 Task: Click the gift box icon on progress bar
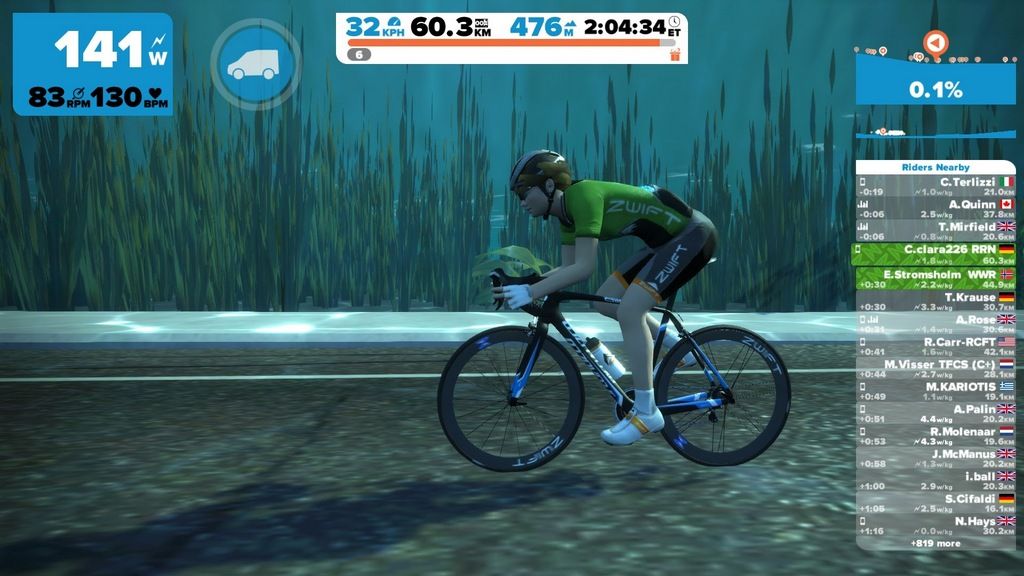pyautogui.click(x=675, y=54)
